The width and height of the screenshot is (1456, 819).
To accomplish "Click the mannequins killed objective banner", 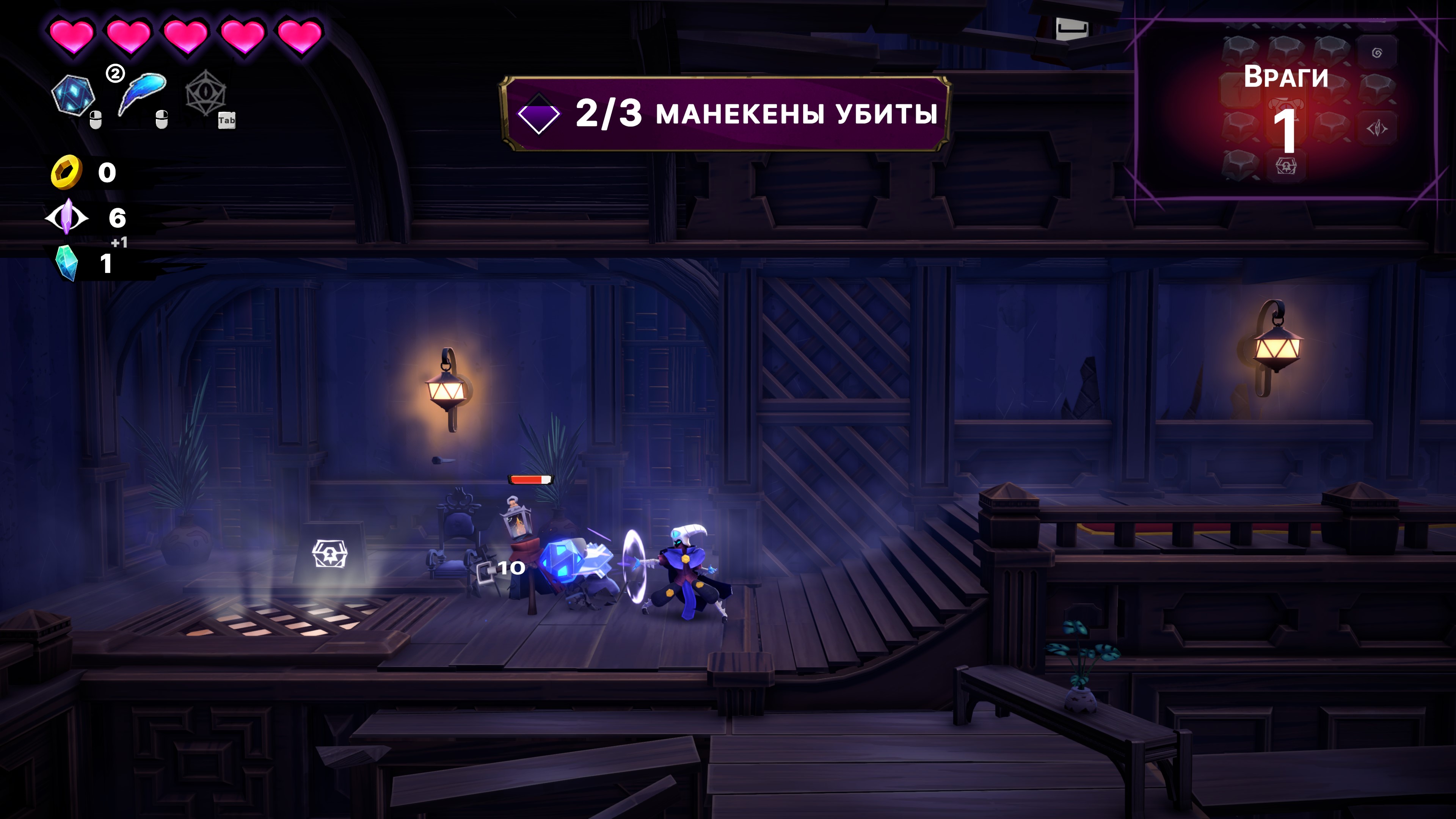I will click(725, 113).
